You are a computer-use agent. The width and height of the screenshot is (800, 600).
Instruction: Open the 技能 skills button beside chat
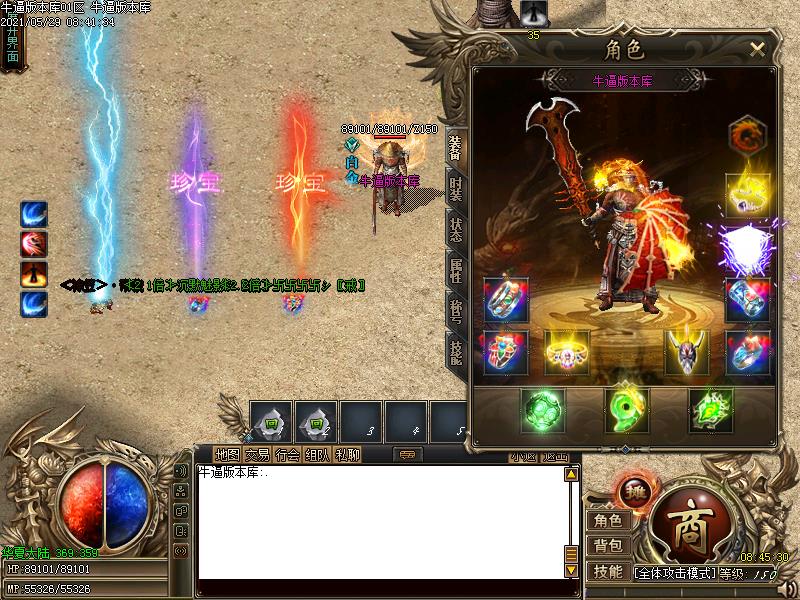point(607,572)
